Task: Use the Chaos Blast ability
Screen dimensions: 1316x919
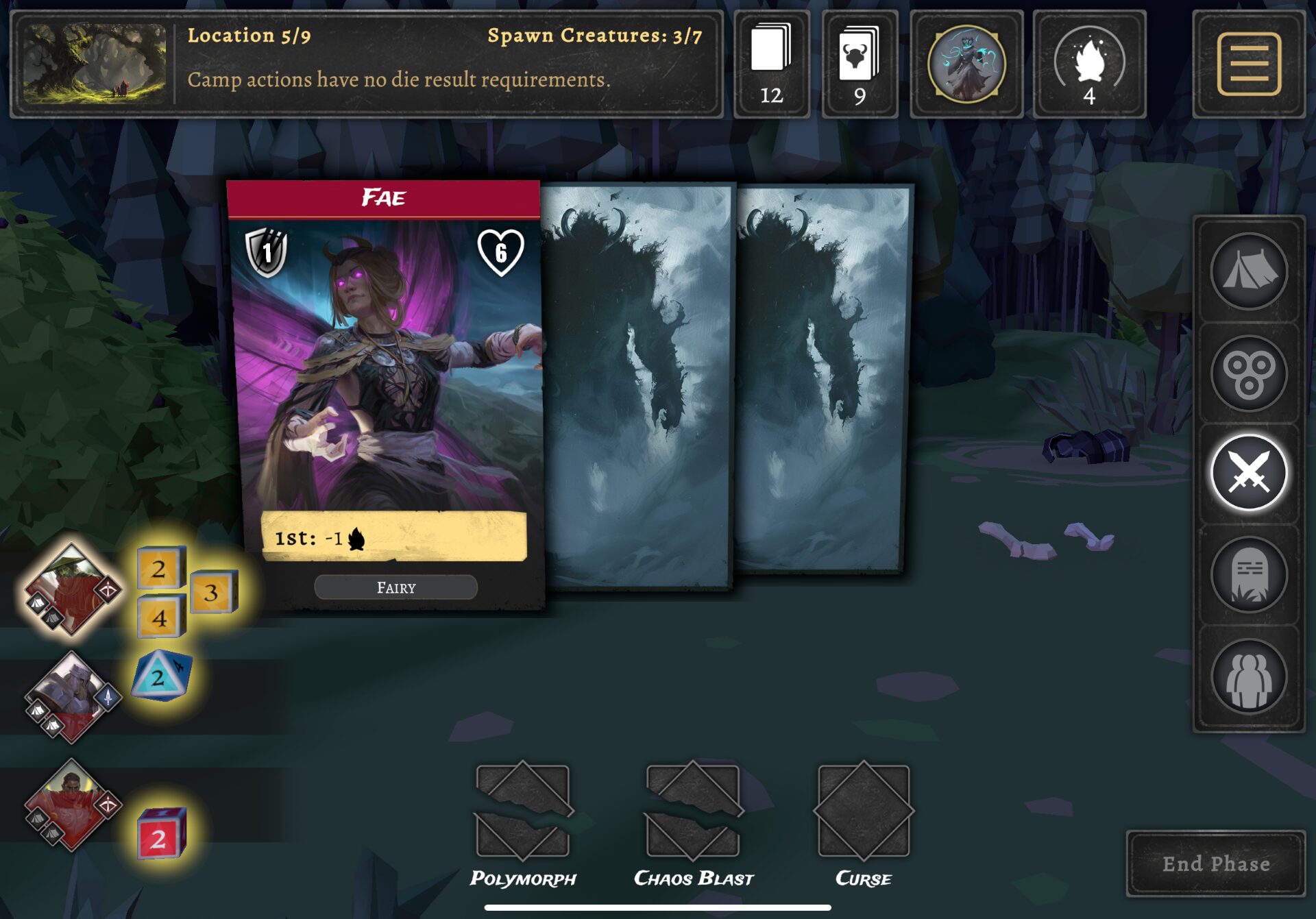Action: click(693, 812)
